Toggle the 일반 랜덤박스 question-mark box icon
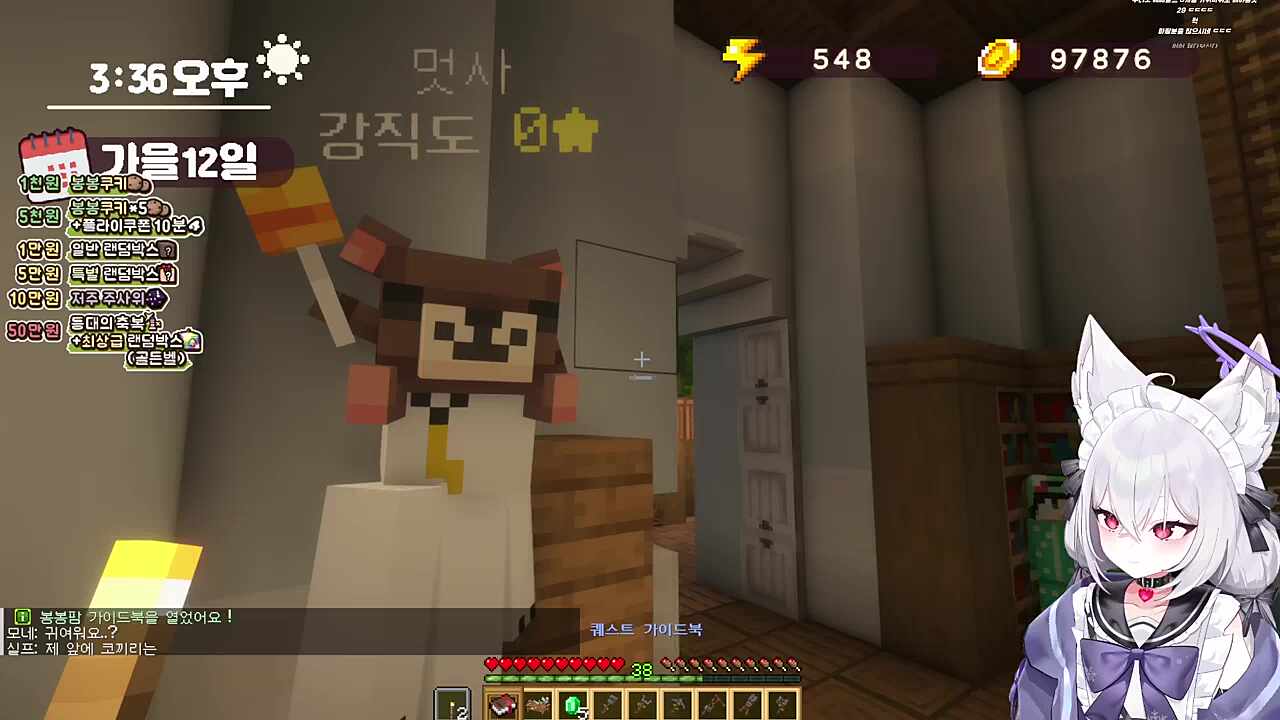This screenshot has width=1280, height=720. click(168, 250)
